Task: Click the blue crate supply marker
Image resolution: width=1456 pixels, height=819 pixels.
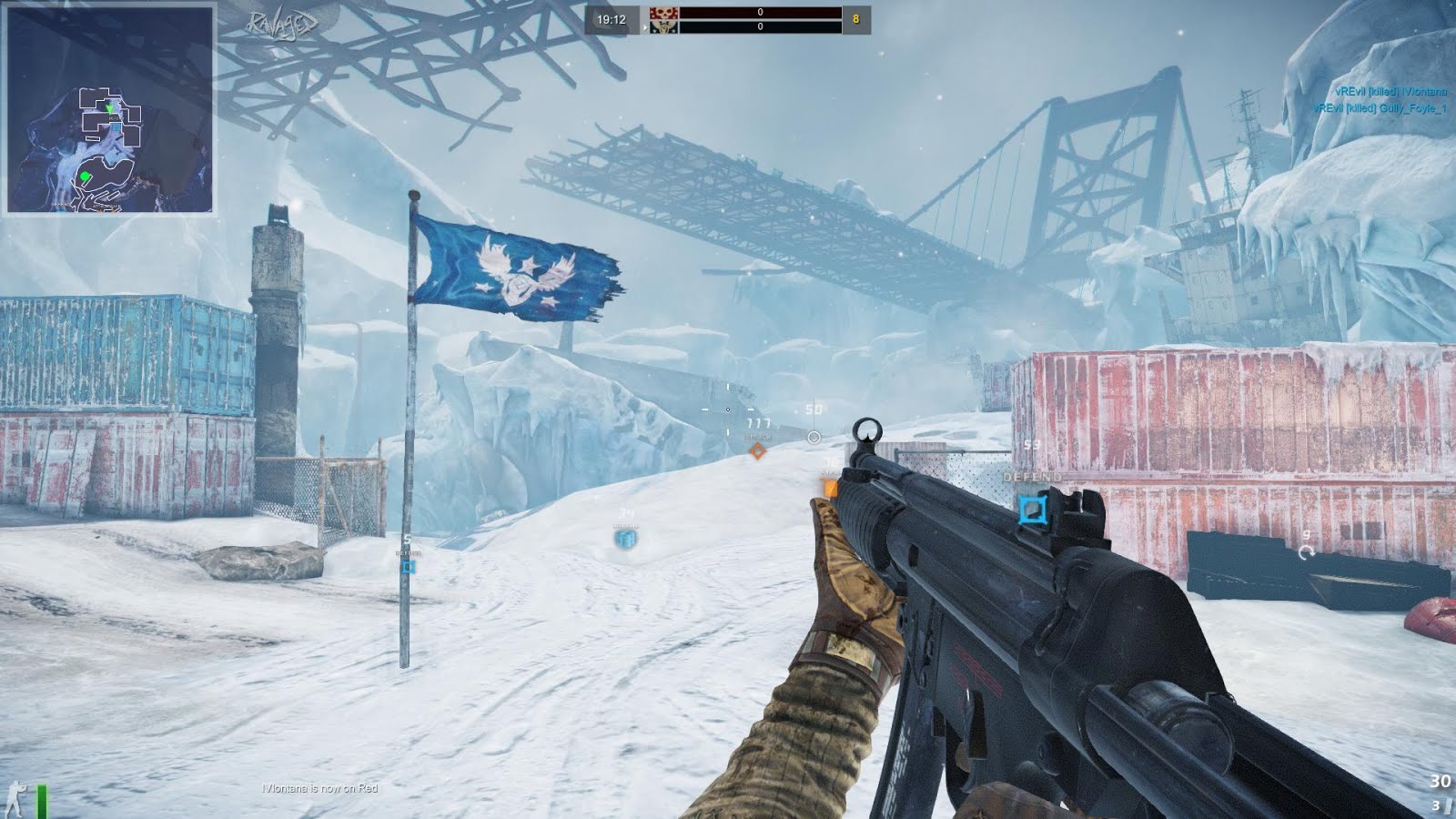Action: [626, 538]
